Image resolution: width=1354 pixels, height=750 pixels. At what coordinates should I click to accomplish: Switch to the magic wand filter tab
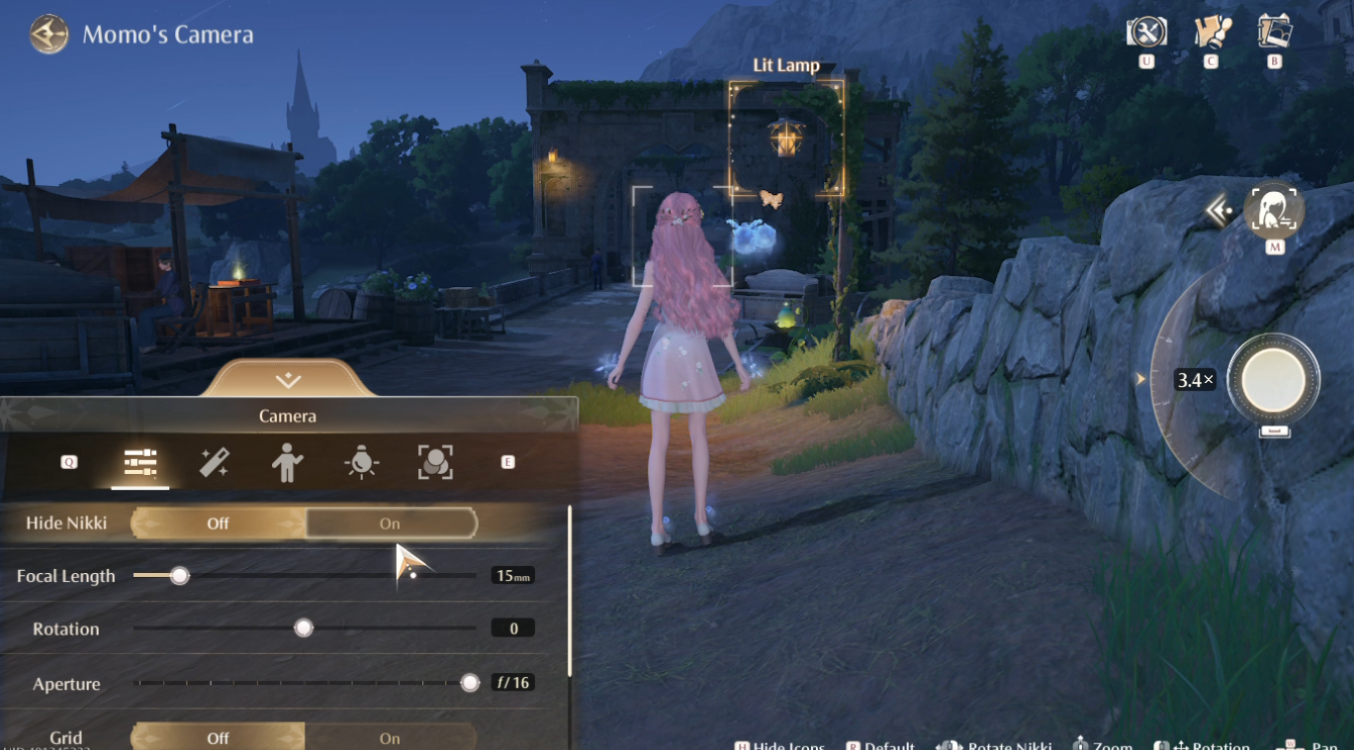(x=214, y=462)
